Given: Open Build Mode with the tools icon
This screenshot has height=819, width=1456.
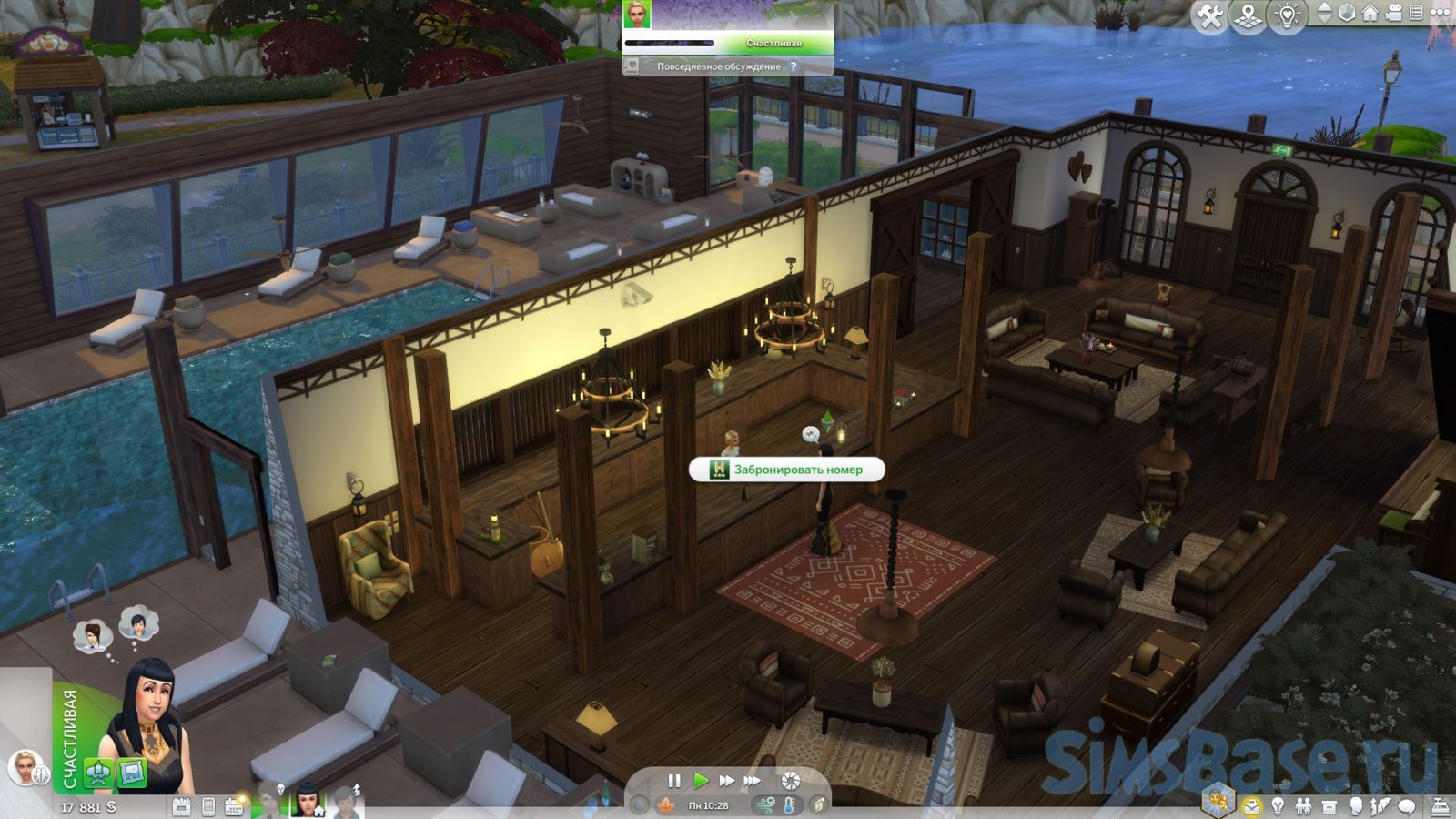Looking at the screenshot, I should (1210, 16).
